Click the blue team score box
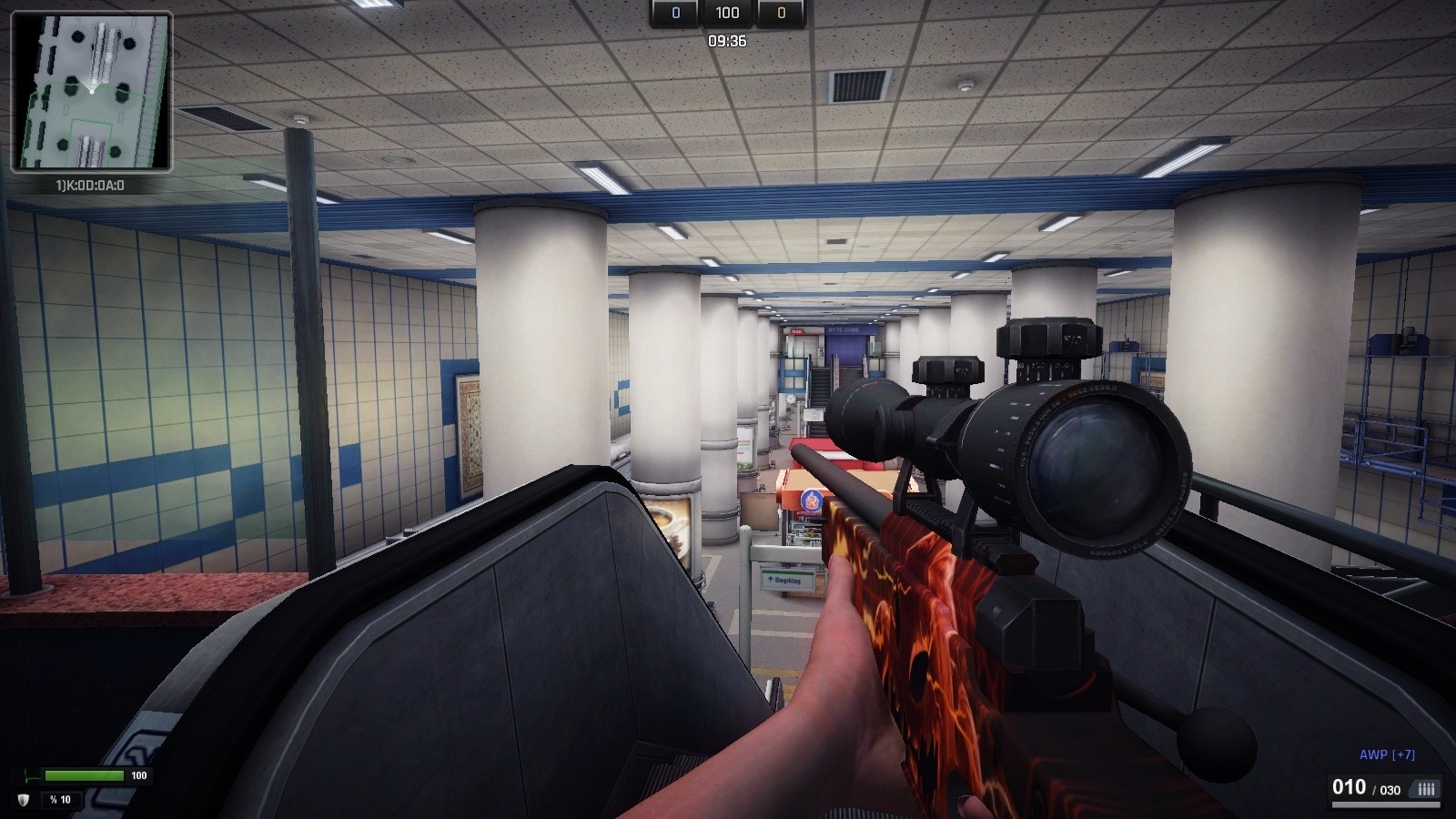Screen dimensions: 1456x819 pos(673,13)
